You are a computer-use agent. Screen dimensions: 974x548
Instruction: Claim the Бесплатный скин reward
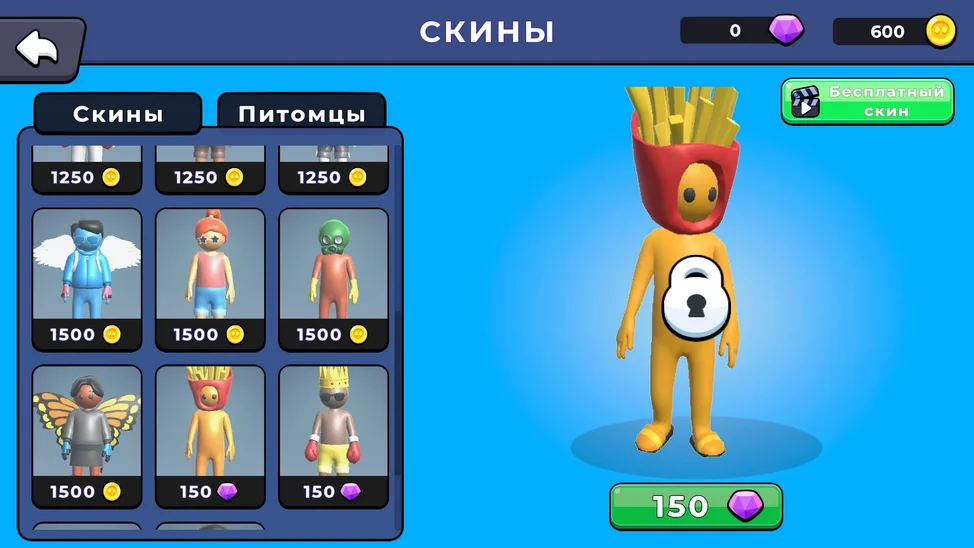point(867,102)
